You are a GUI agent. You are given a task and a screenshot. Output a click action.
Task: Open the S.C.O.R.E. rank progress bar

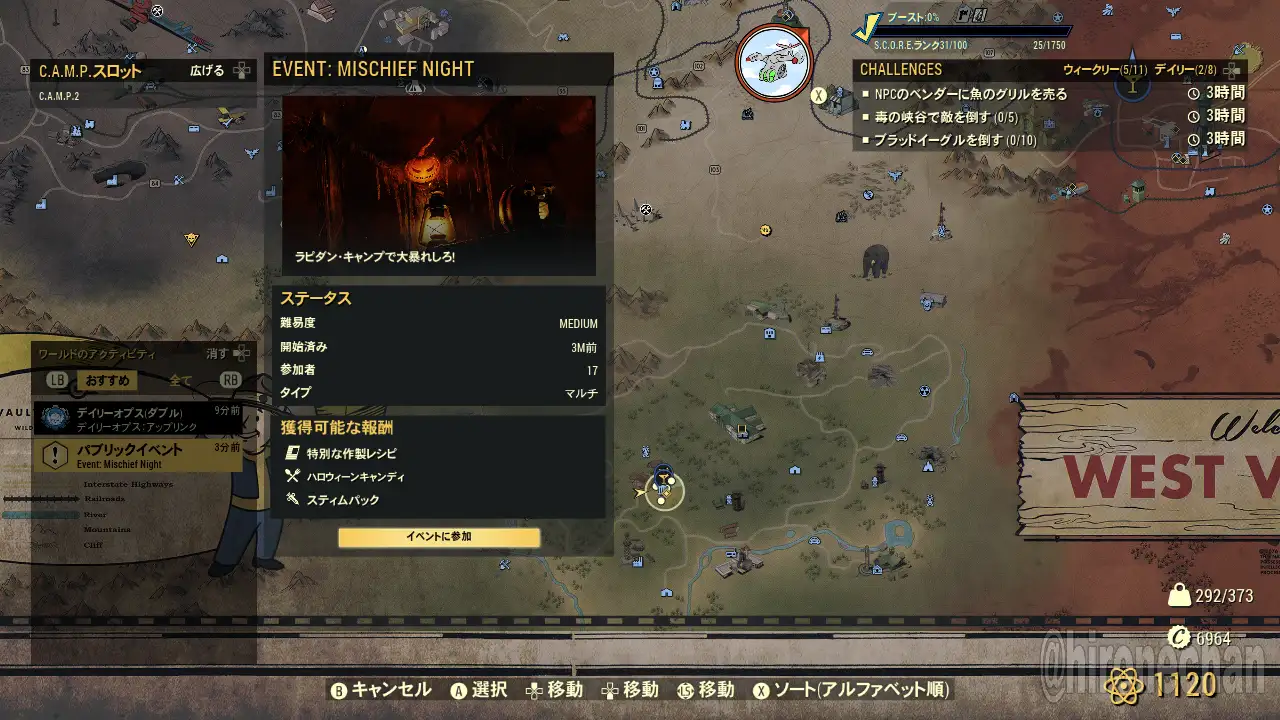[x=970, y=32]
